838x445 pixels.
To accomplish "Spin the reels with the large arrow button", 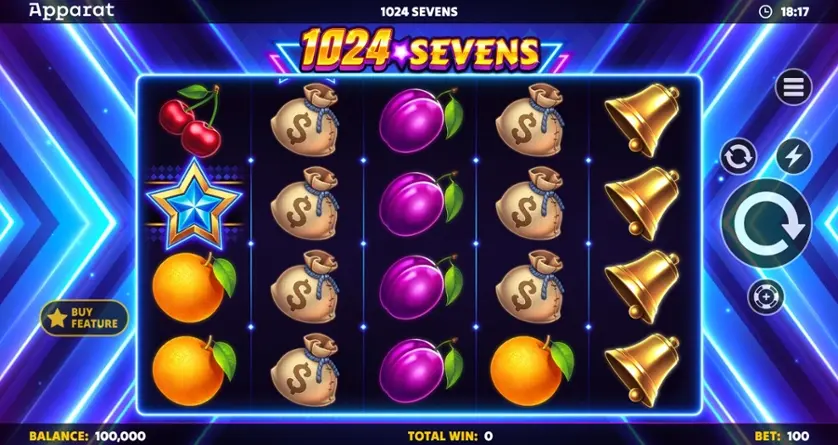I will (x=765, y=223).
